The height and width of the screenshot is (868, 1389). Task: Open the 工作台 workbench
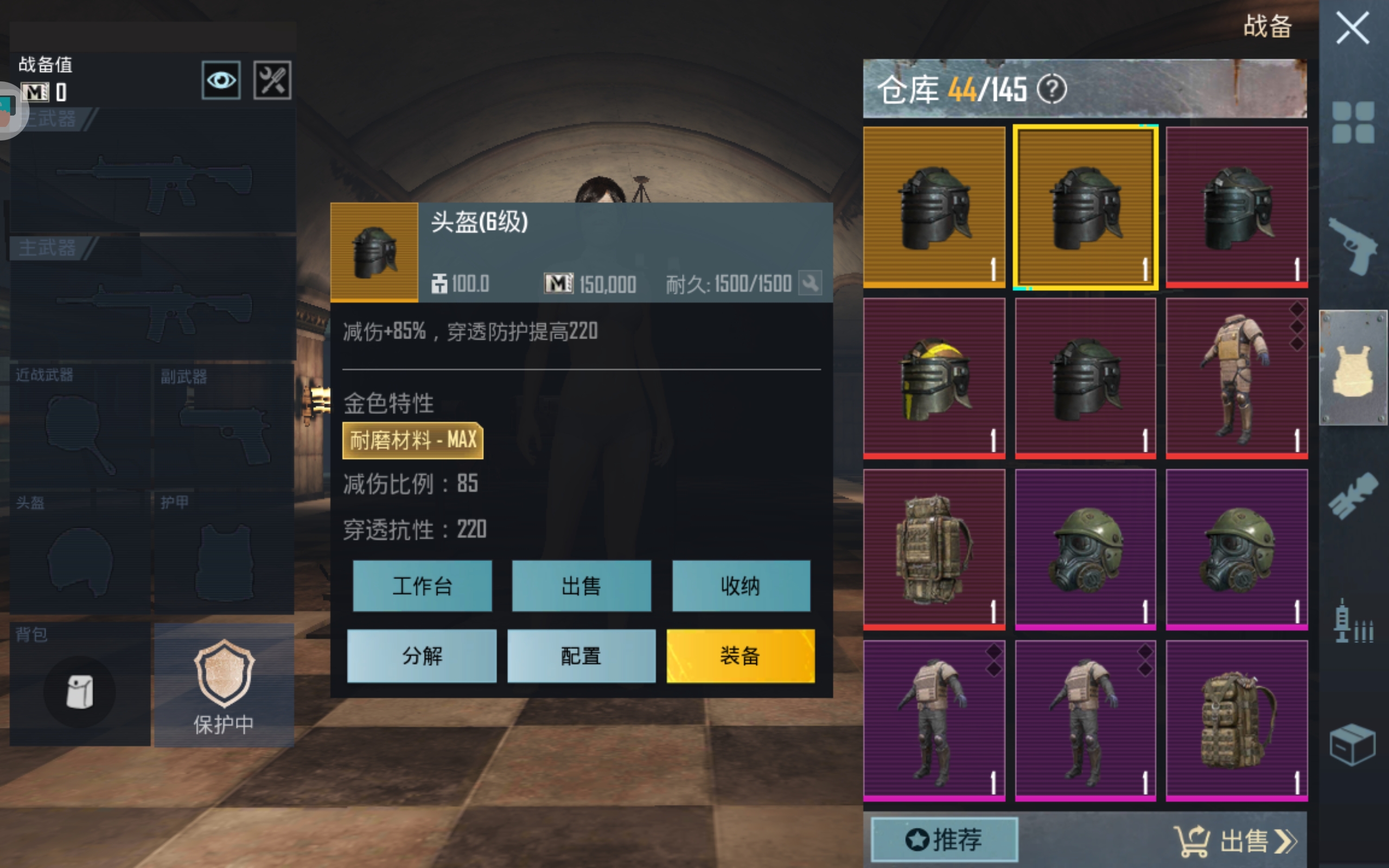pyautogui.click(x=423, y=586)
